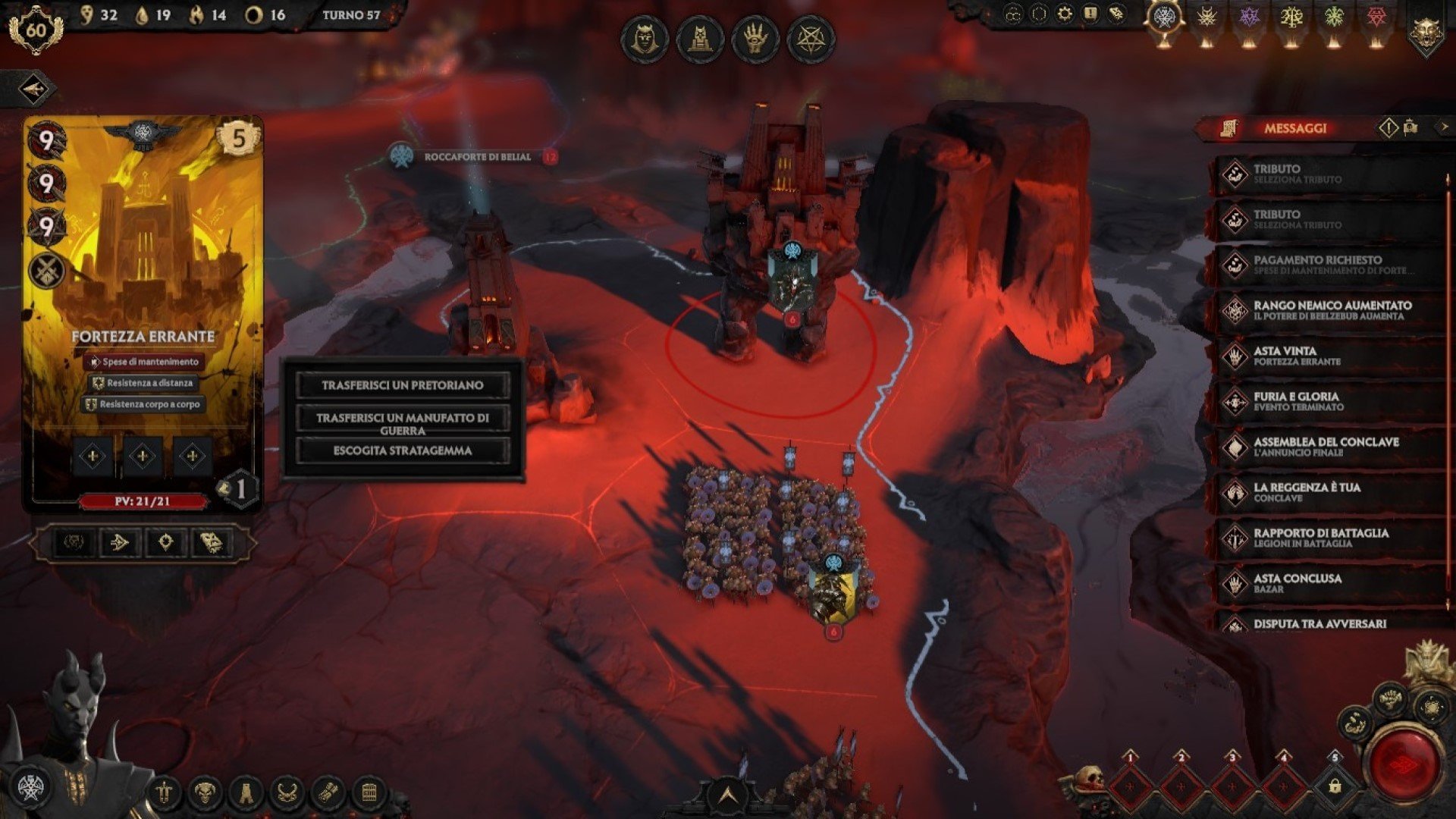This screenshot has height=819, width=1456.
Task: End the turn with the red orb
Action: pos(1405,764)
